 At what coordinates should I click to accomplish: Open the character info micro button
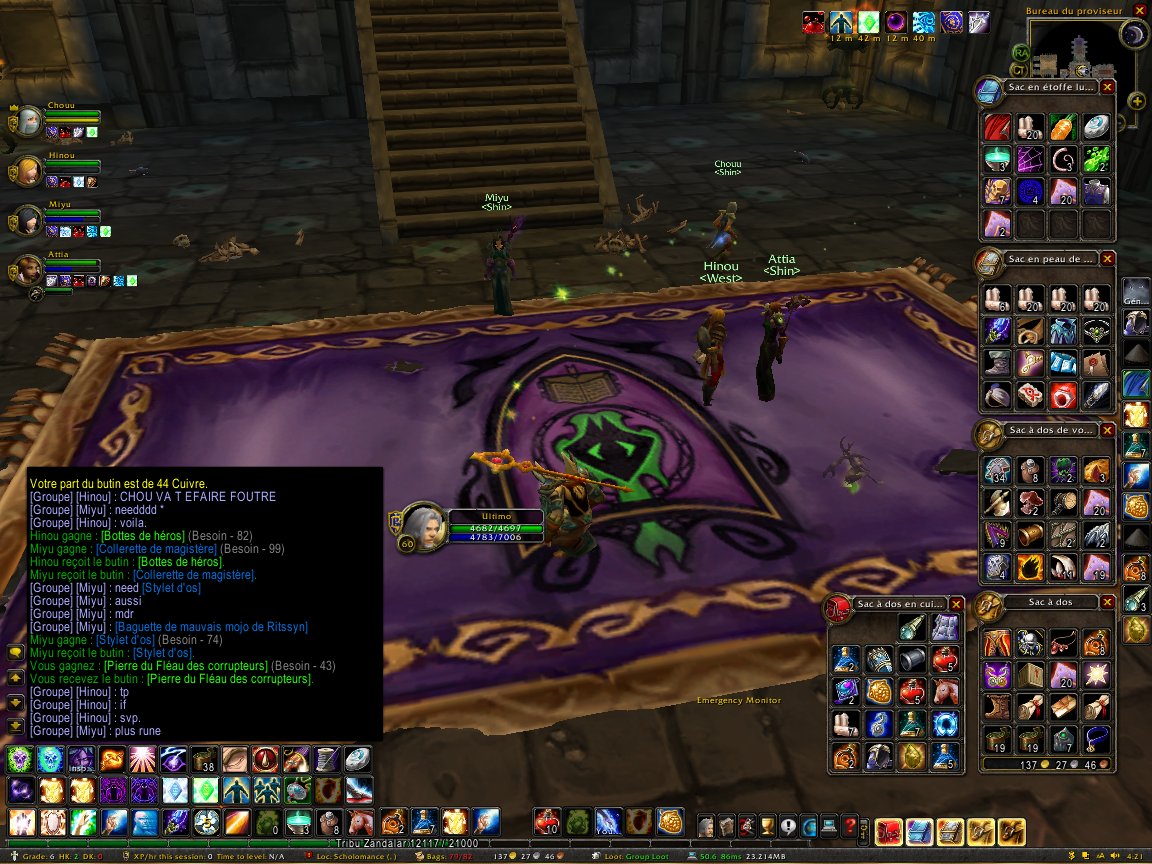coord(707,828)
